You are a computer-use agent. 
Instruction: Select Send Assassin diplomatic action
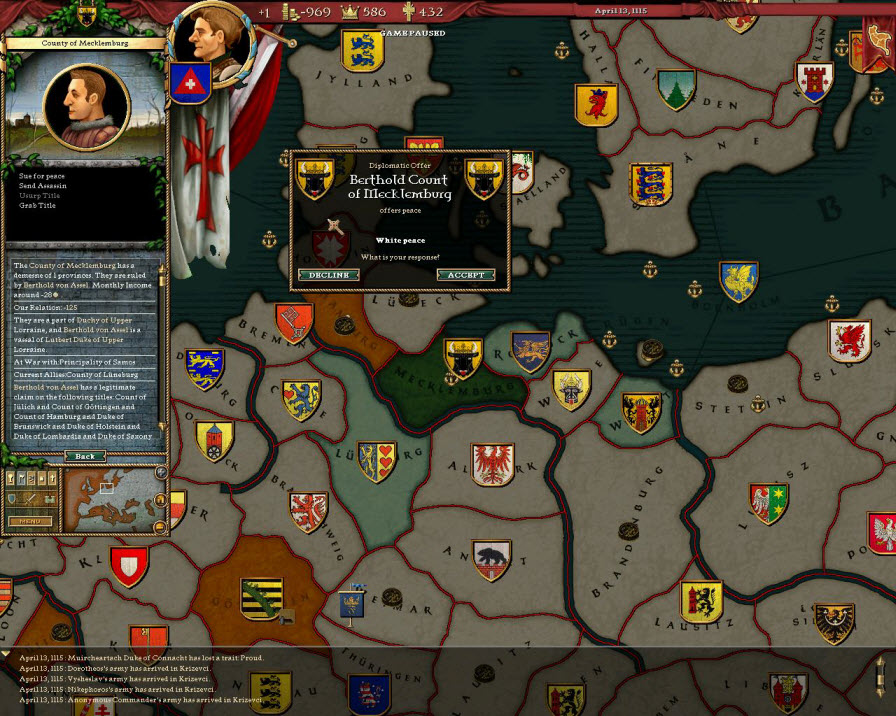coord(43,186)
